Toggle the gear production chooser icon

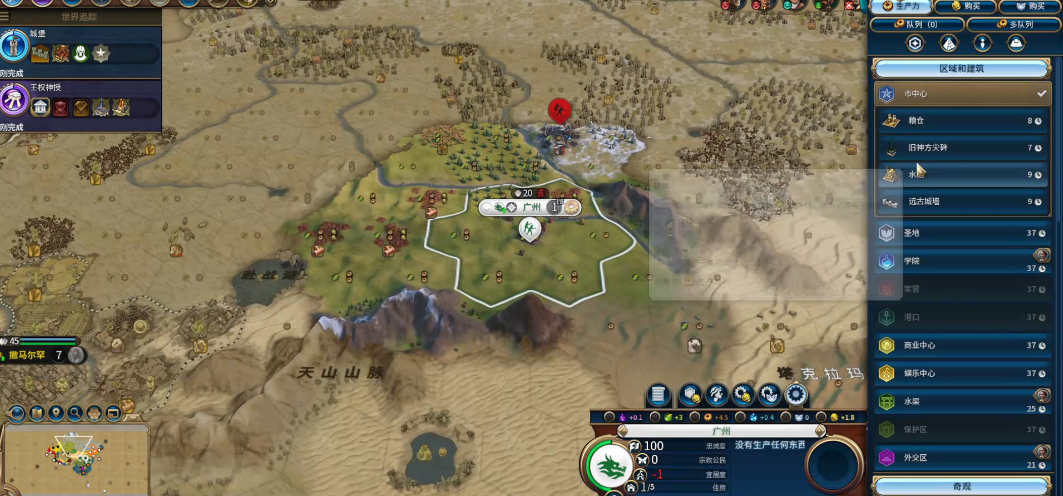(x=796, y=394)
